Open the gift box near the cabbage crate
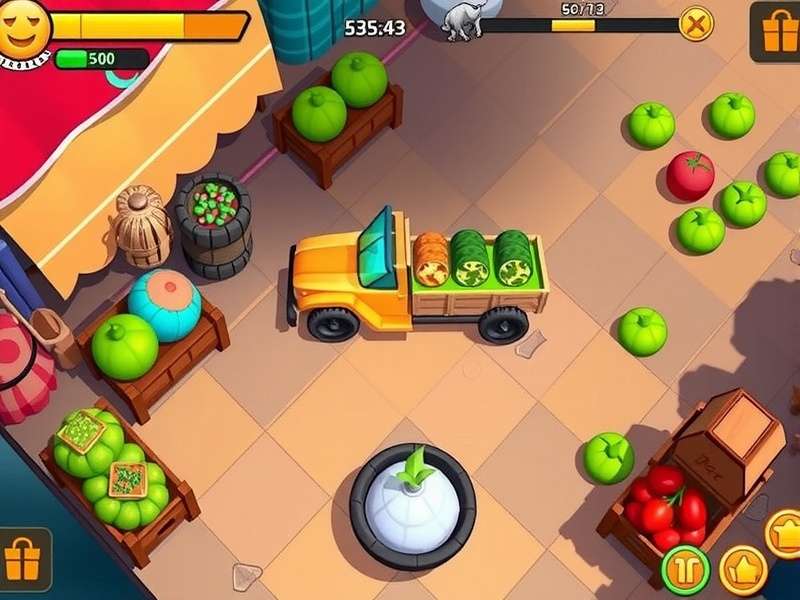 [x=23, y=561]
